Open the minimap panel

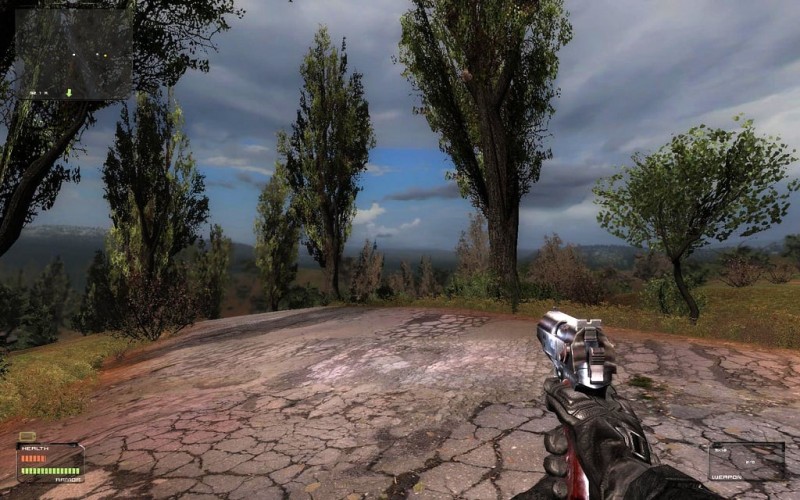coord(73,54)
